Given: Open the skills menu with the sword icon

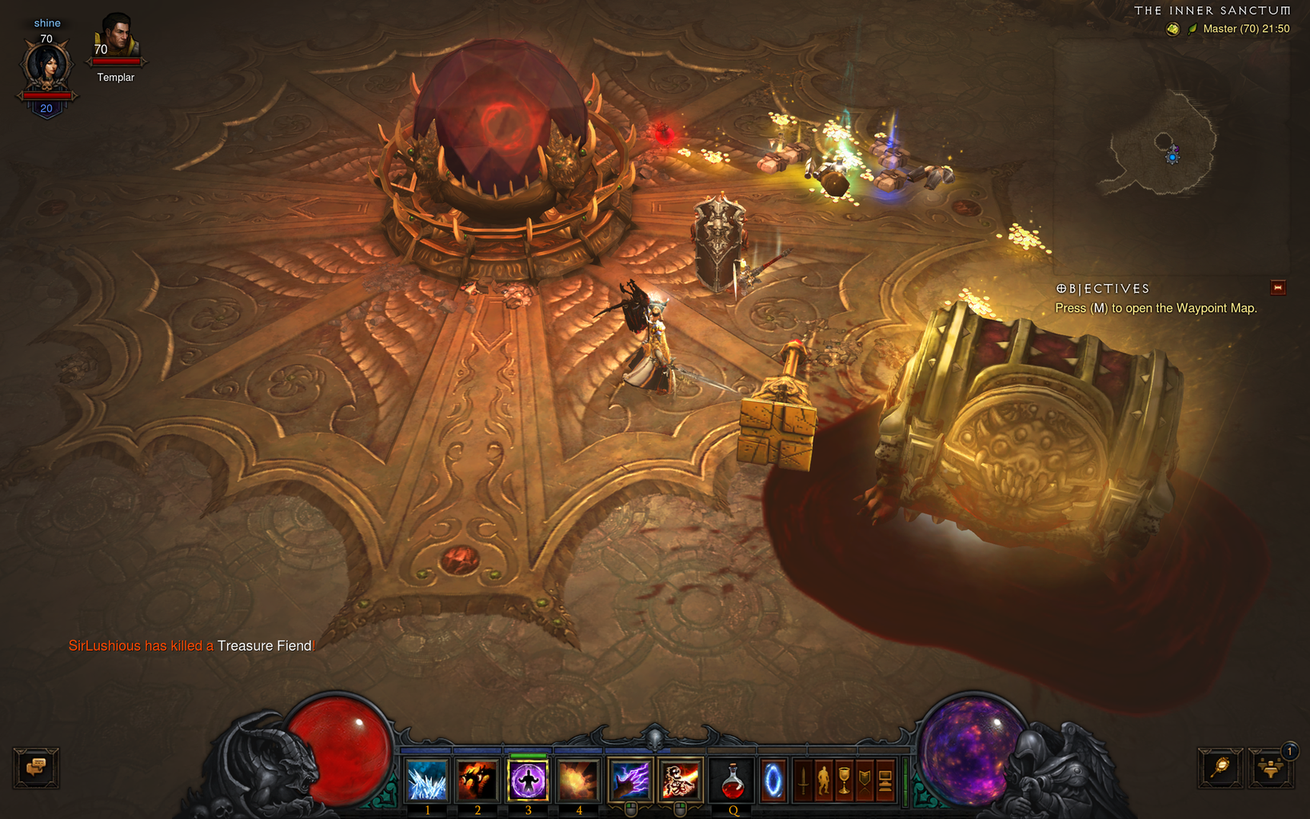Looking at the screenshot, I should (x=802, y=780).
